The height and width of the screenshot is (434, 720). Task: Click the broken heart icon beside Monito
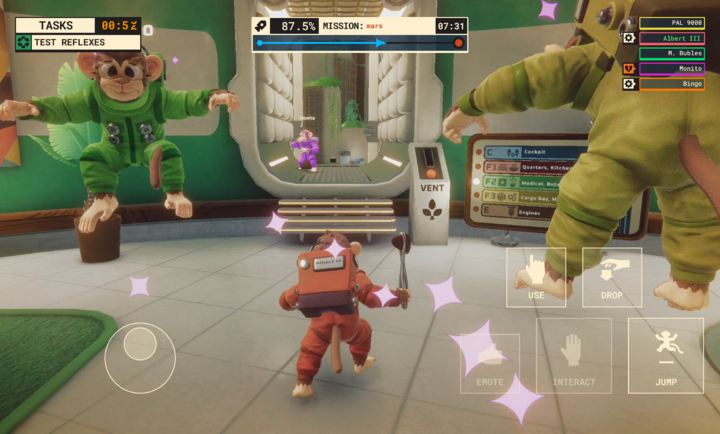click(x=630, y=68)
